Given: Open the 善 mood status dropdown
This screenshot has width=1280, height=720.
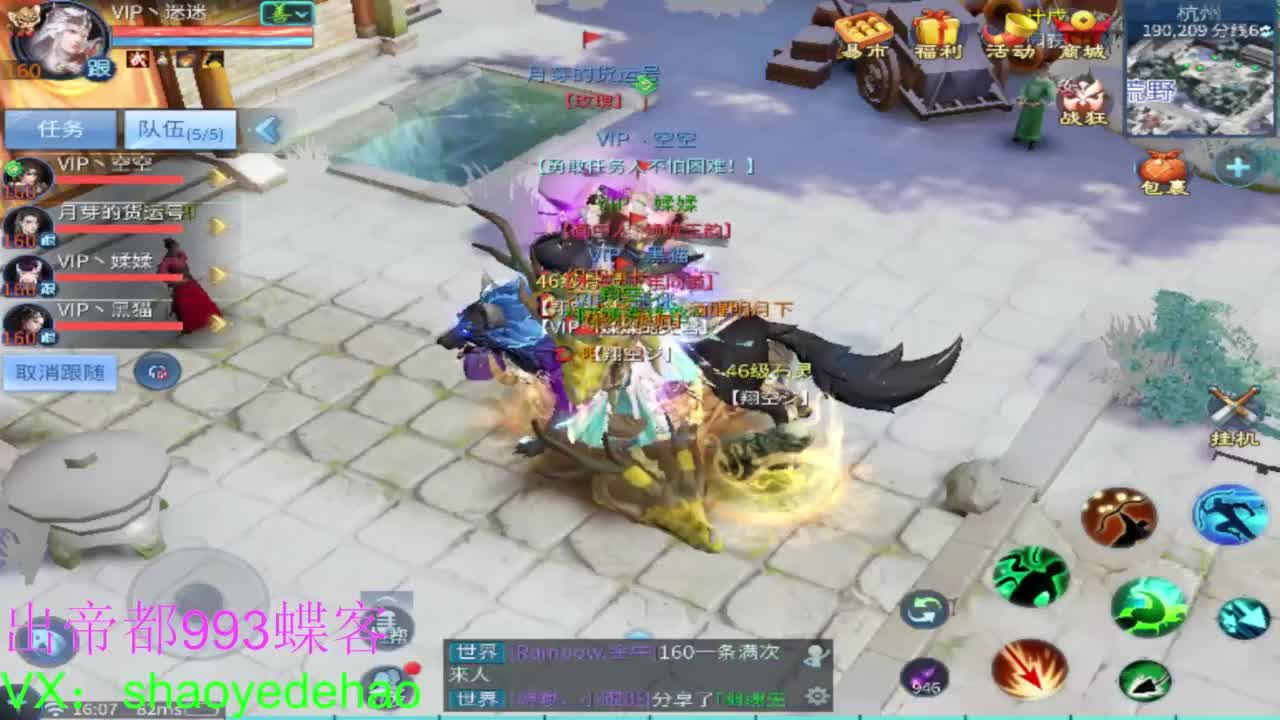Looking at the screenshot, I should [287, 14].
